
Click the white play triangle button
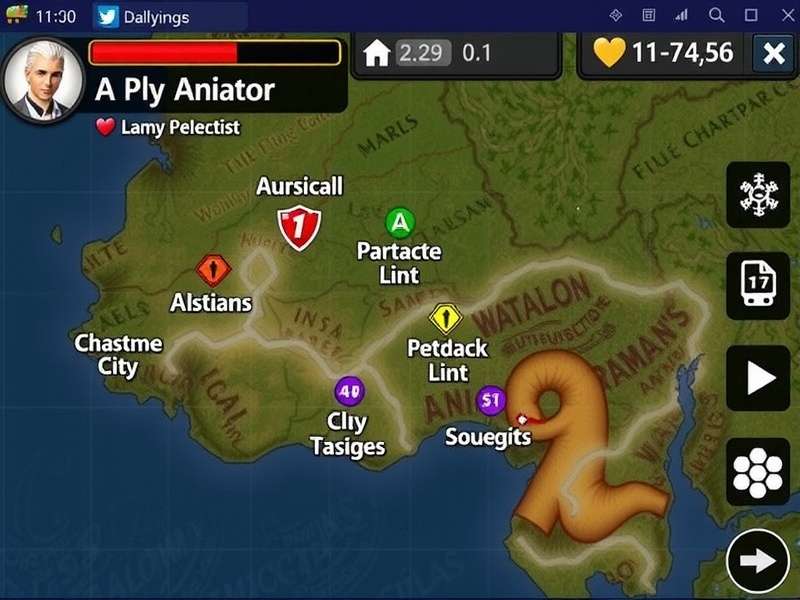click(758, 378)
